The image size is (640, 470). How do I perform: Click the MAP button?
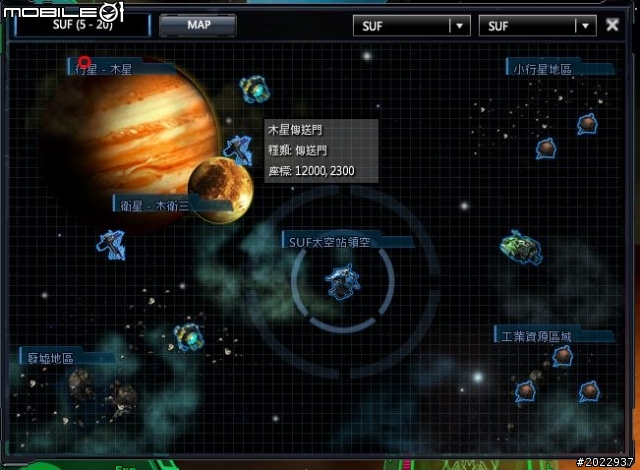coord(197,25)
